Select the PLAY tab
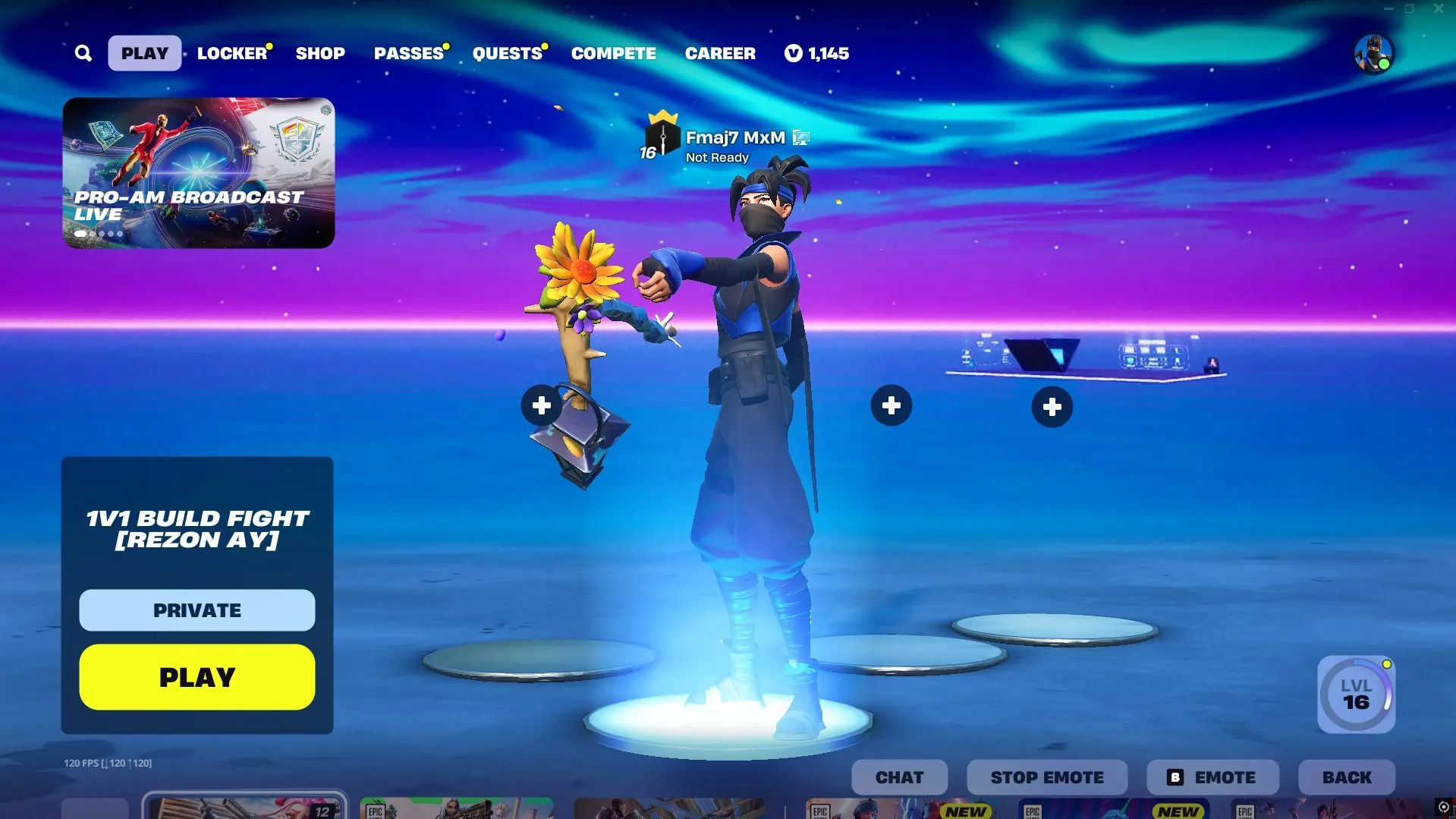Image resolution: width=1456 pixels, height=819 pixels. pos(144,53)
